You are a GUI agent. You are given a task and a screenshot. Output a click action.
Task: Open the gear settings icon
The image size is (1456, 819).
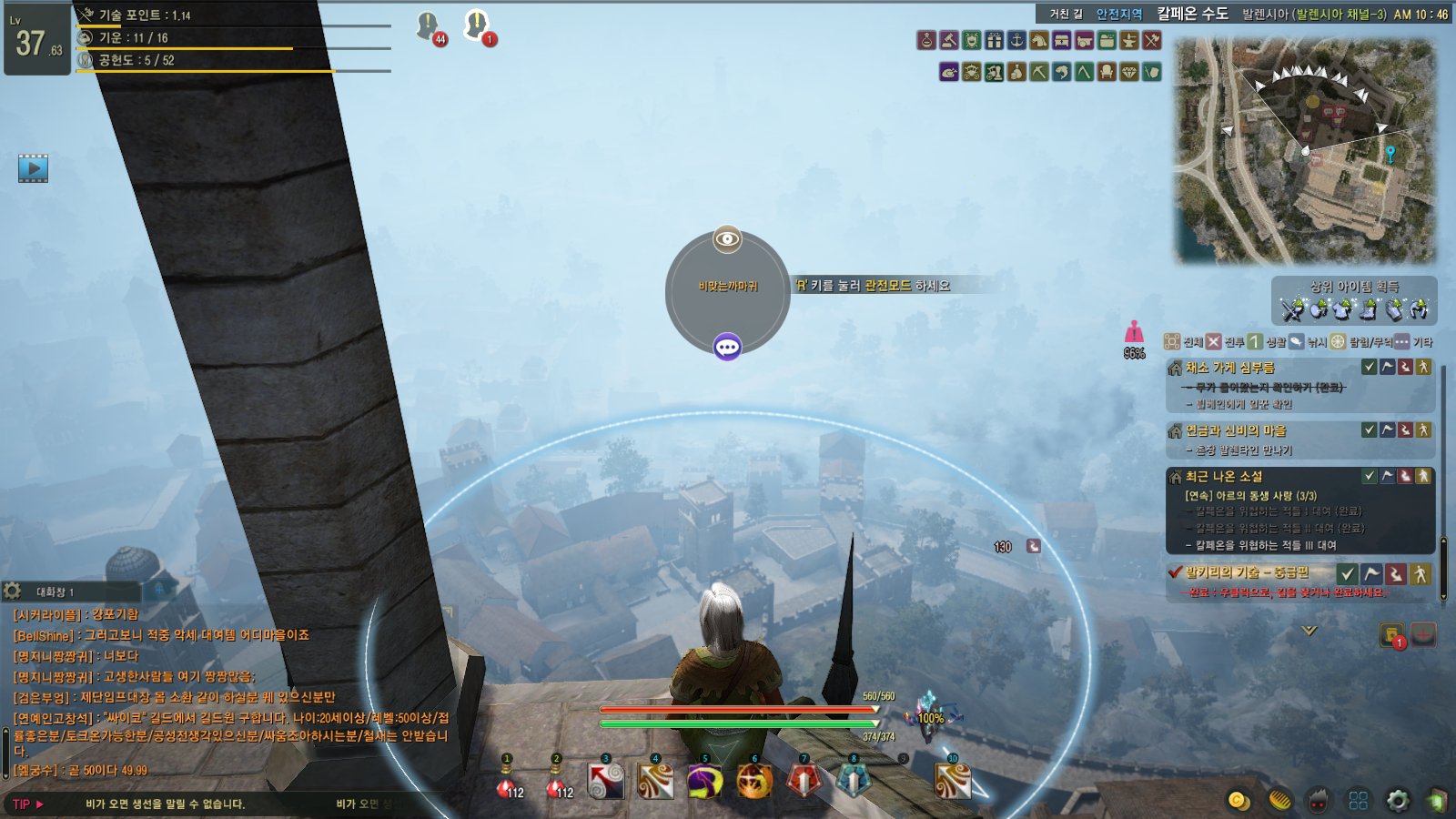1398,800
